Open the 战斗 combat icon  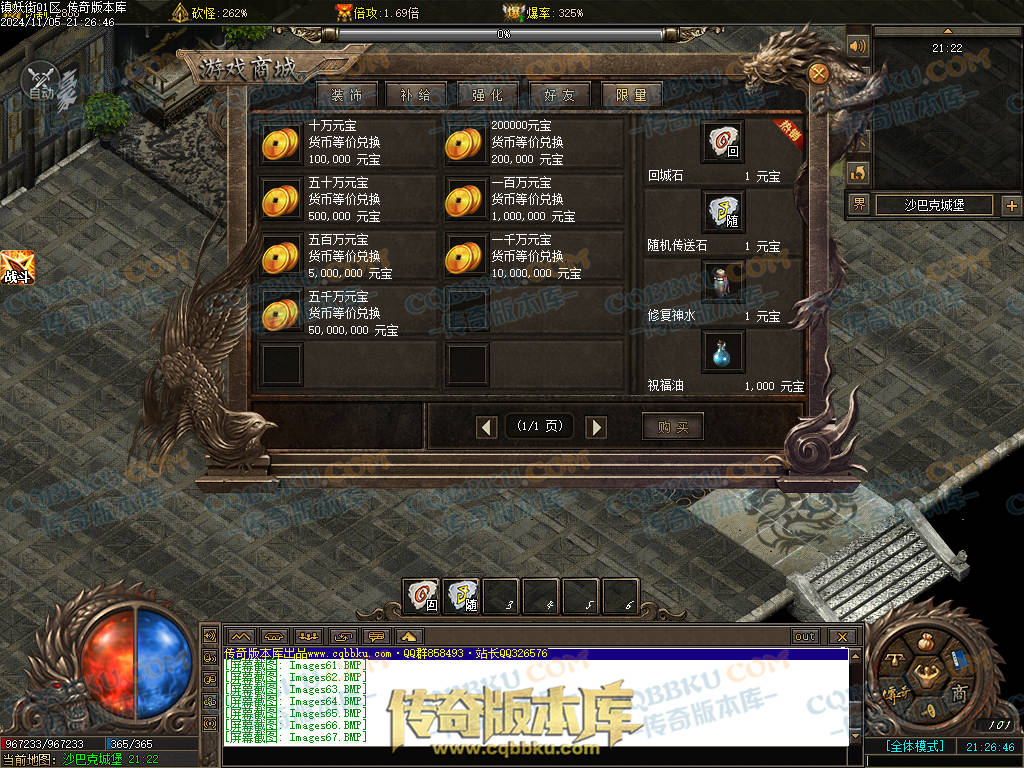17,267
